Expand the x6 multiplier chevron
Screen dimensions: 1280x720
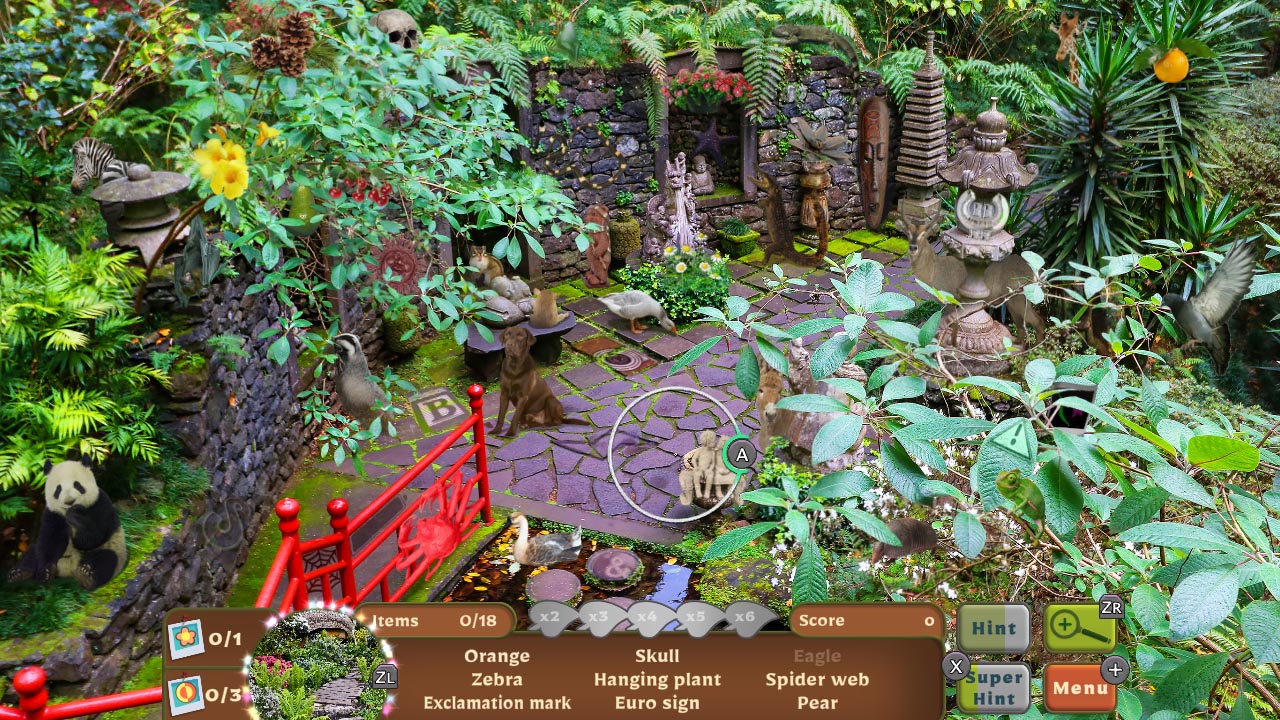click(x=746, y=617)
